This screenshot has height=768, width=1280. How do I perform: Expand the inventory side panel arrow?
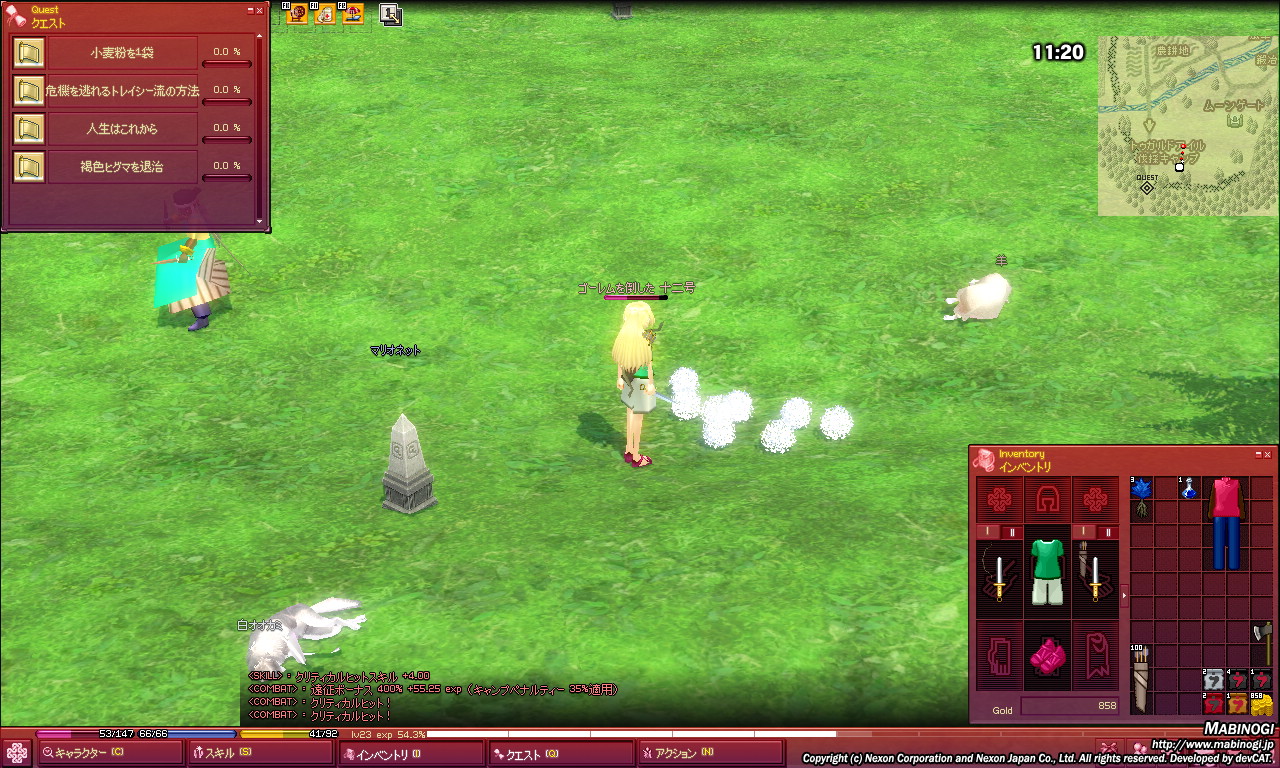(x=1124, y=596)
